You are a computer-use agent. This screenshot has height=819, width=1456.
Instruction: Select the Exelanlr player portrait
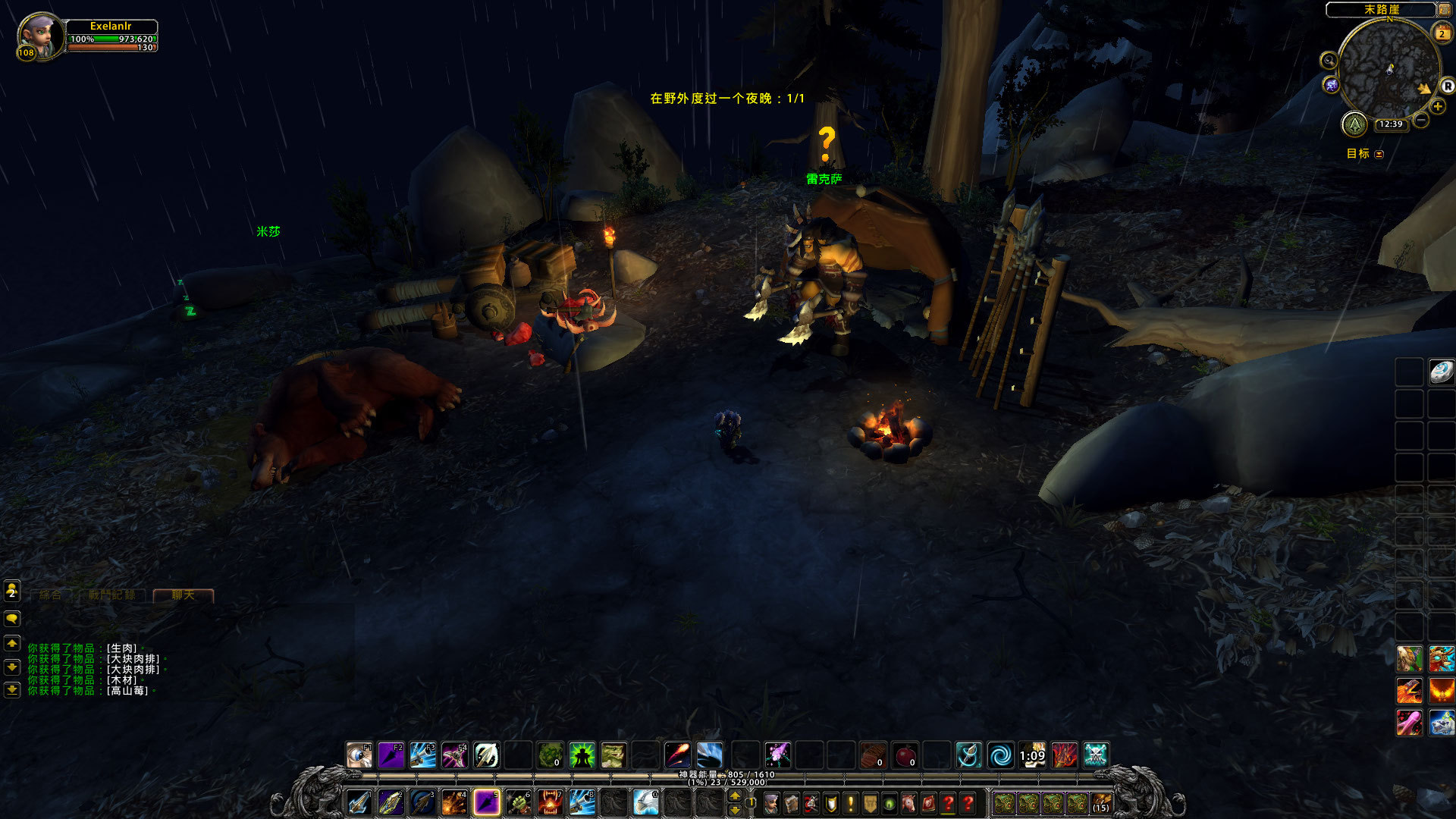point(39,36)
